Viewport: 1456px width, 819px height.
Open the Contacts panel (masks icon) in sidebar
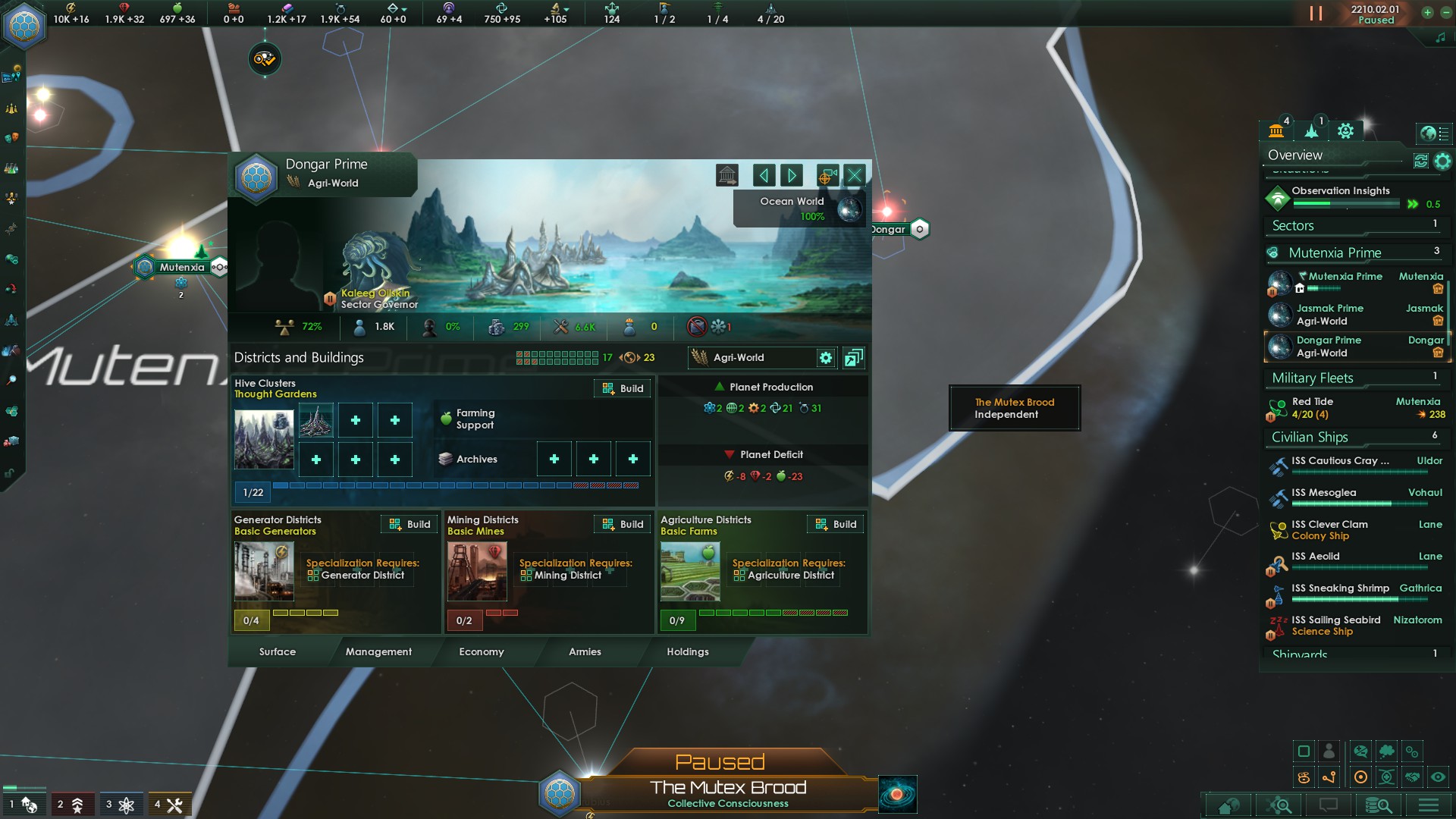tap(11, 139)
